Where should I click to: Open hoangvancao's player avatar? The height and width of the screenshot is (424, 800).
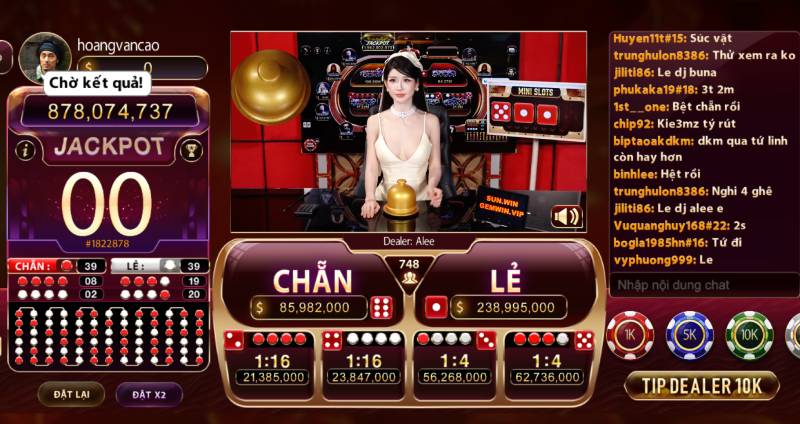pos(44,57)
